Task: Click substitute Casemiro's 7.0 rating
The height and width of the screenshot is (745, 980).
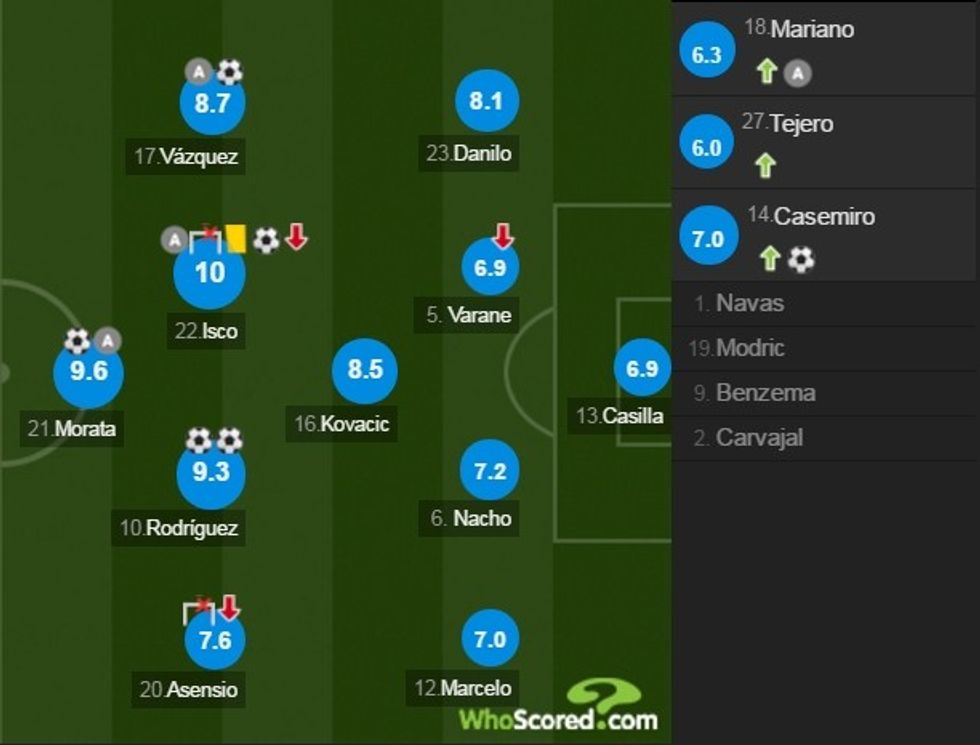Action: 706,241
